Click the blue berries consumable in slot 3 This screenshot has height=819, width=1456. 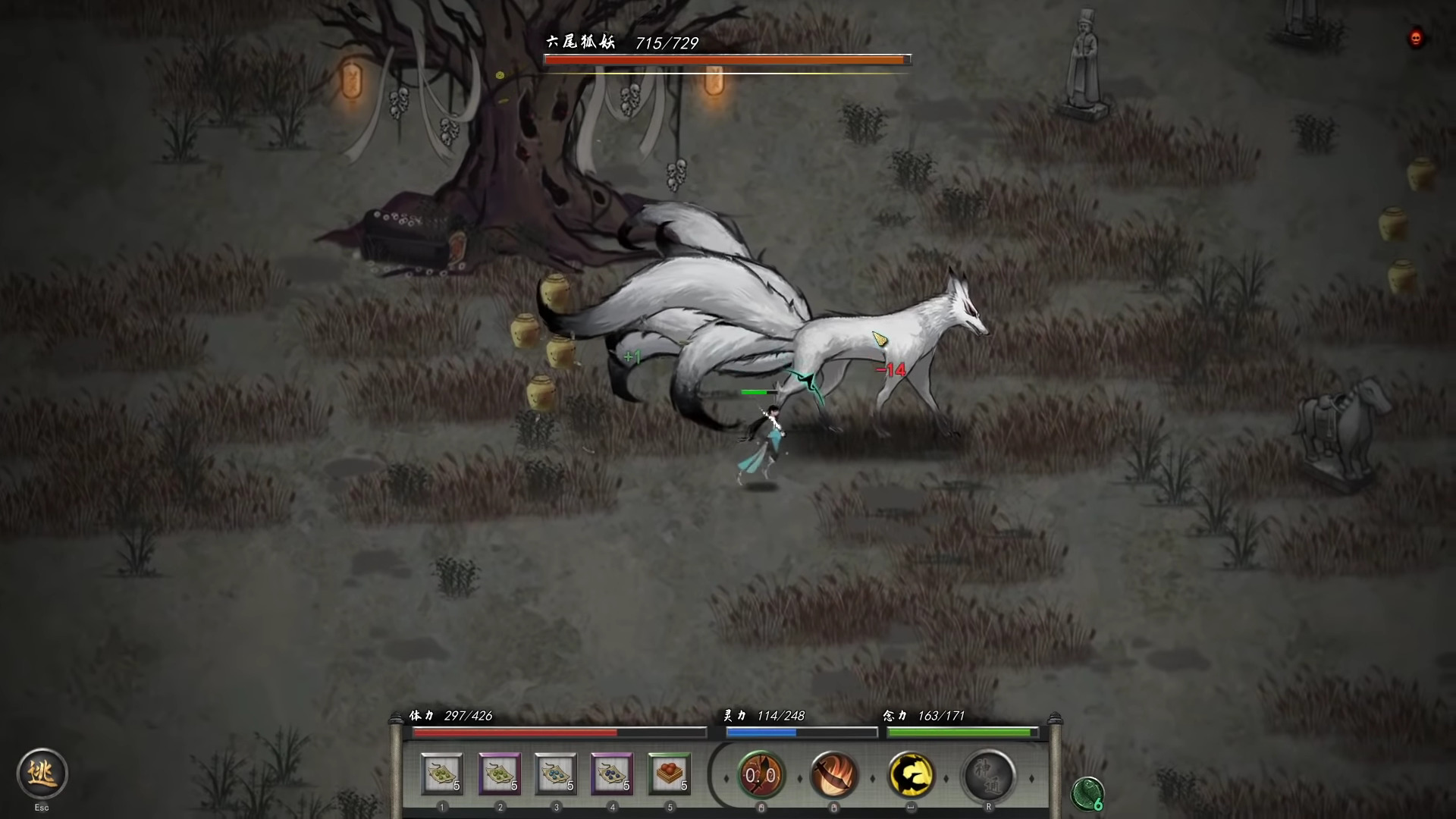click(x=556, y=775)
